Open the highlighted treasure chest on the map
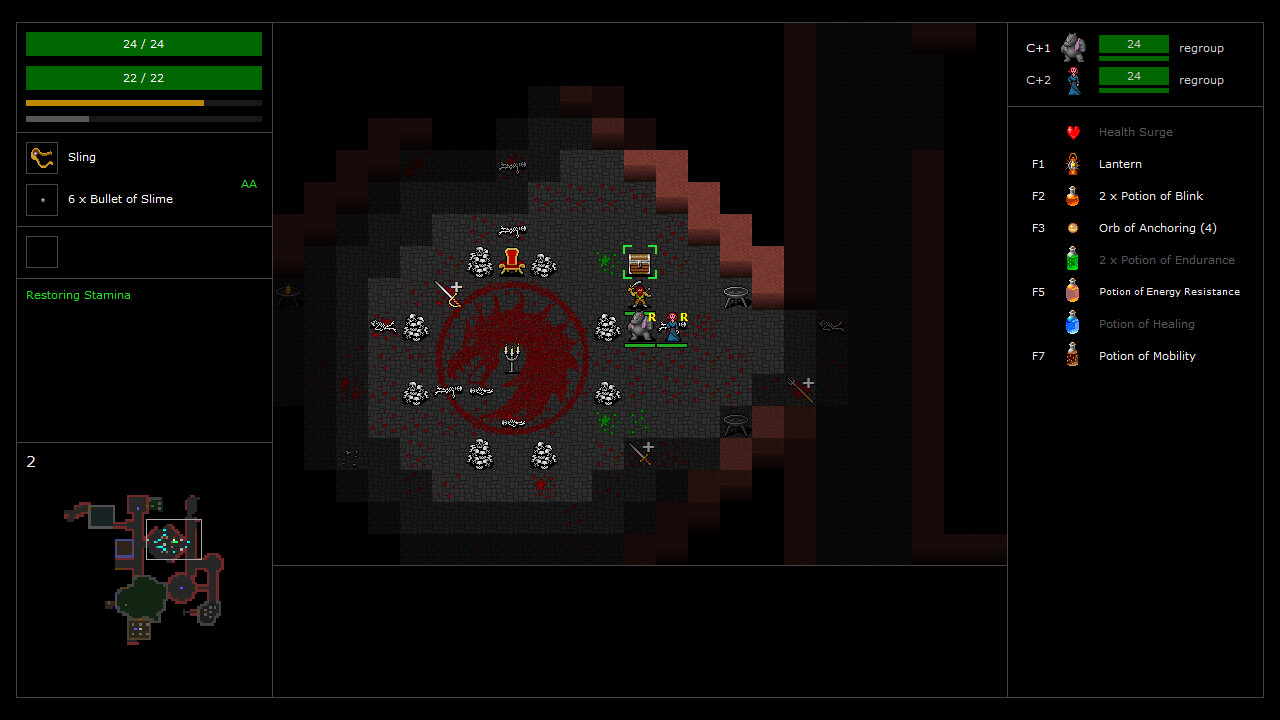Screen dimensions: 1280x720 [x=639, y=263]
